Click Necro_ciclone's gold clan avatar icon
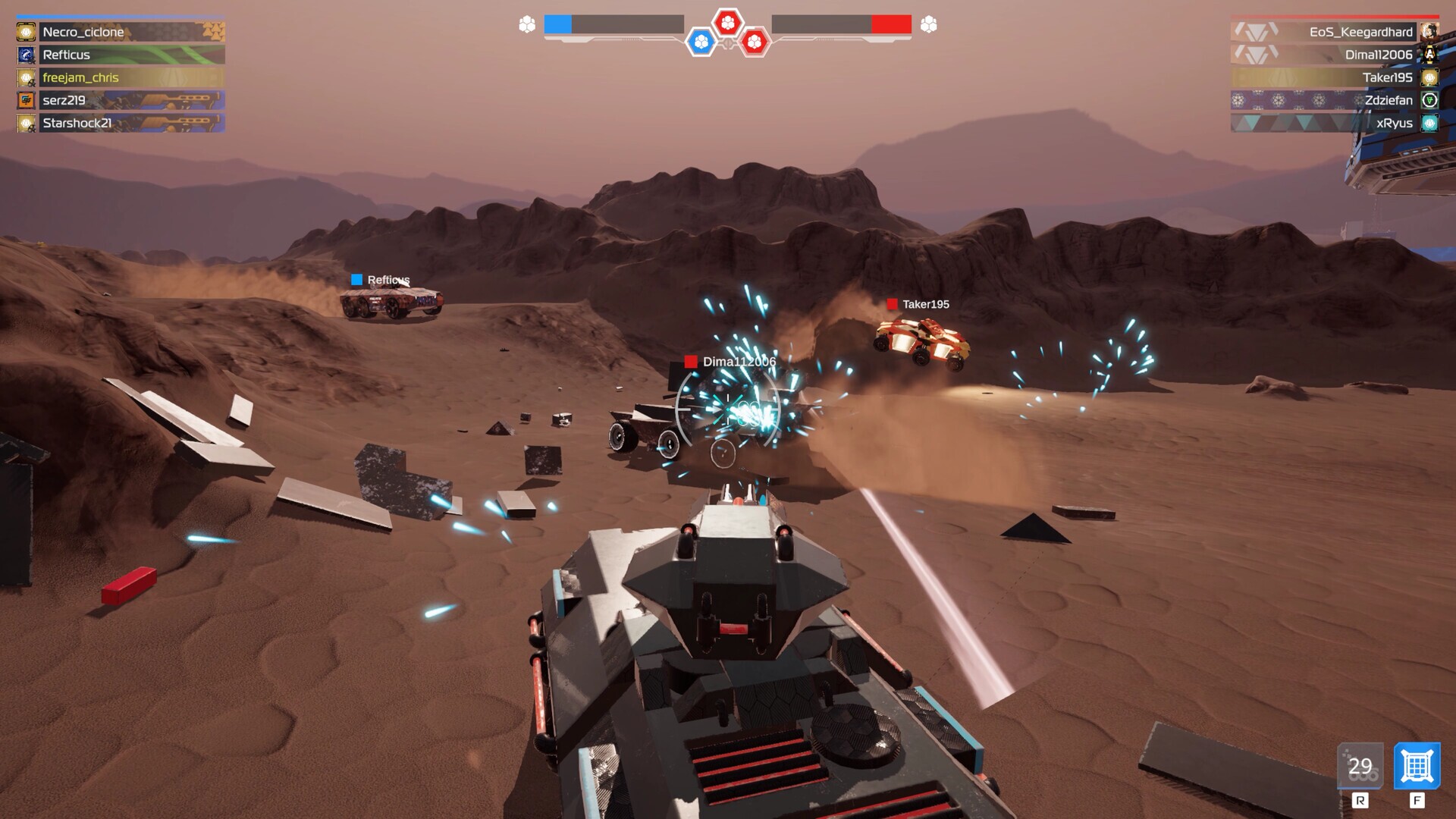Viewport: 1456px width, 819px height. click(x=27, y=32)
